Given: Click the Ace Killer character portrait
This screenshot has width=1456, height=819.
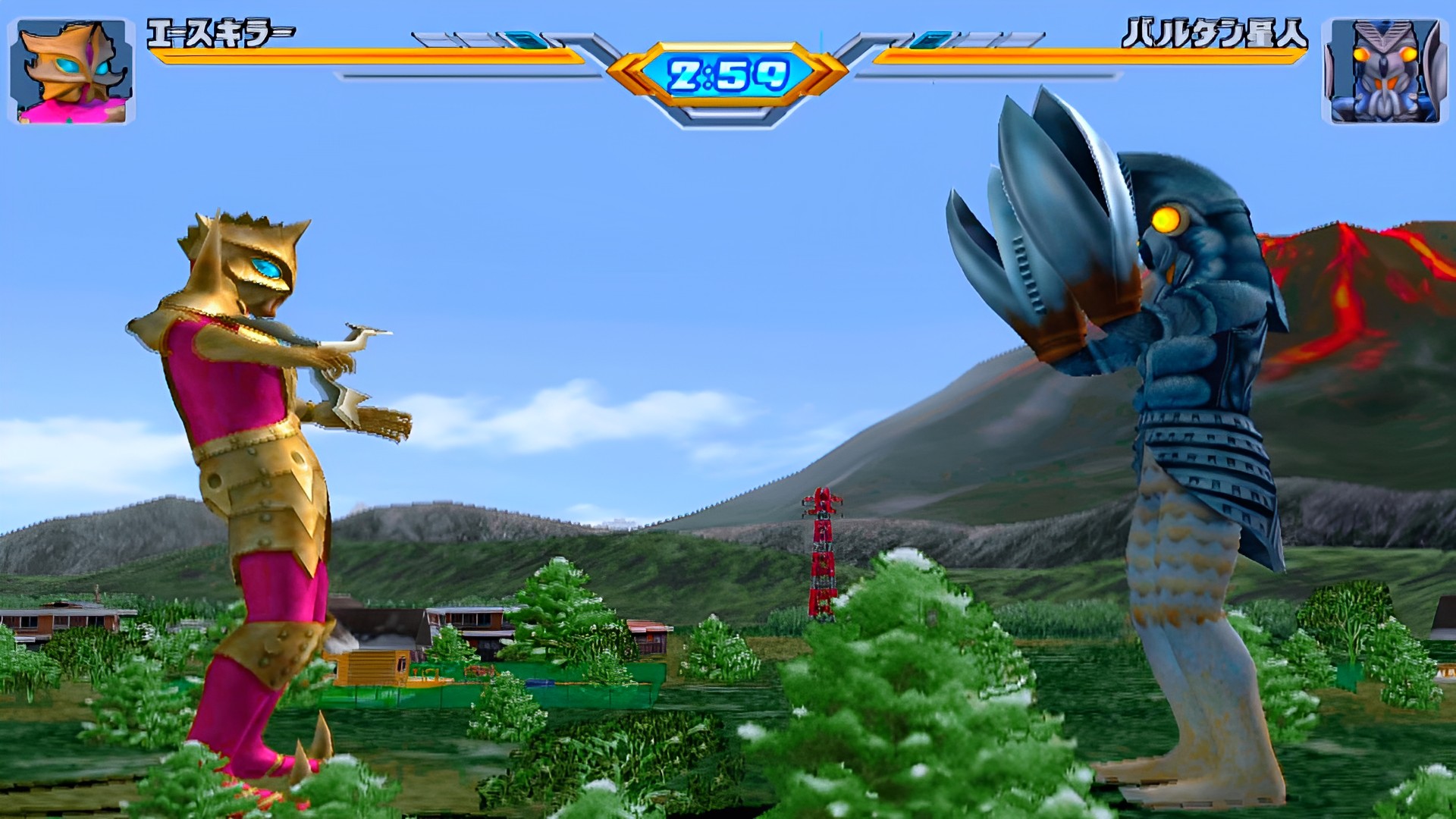Looking at the screenshot, I should [x=72, y=71].
